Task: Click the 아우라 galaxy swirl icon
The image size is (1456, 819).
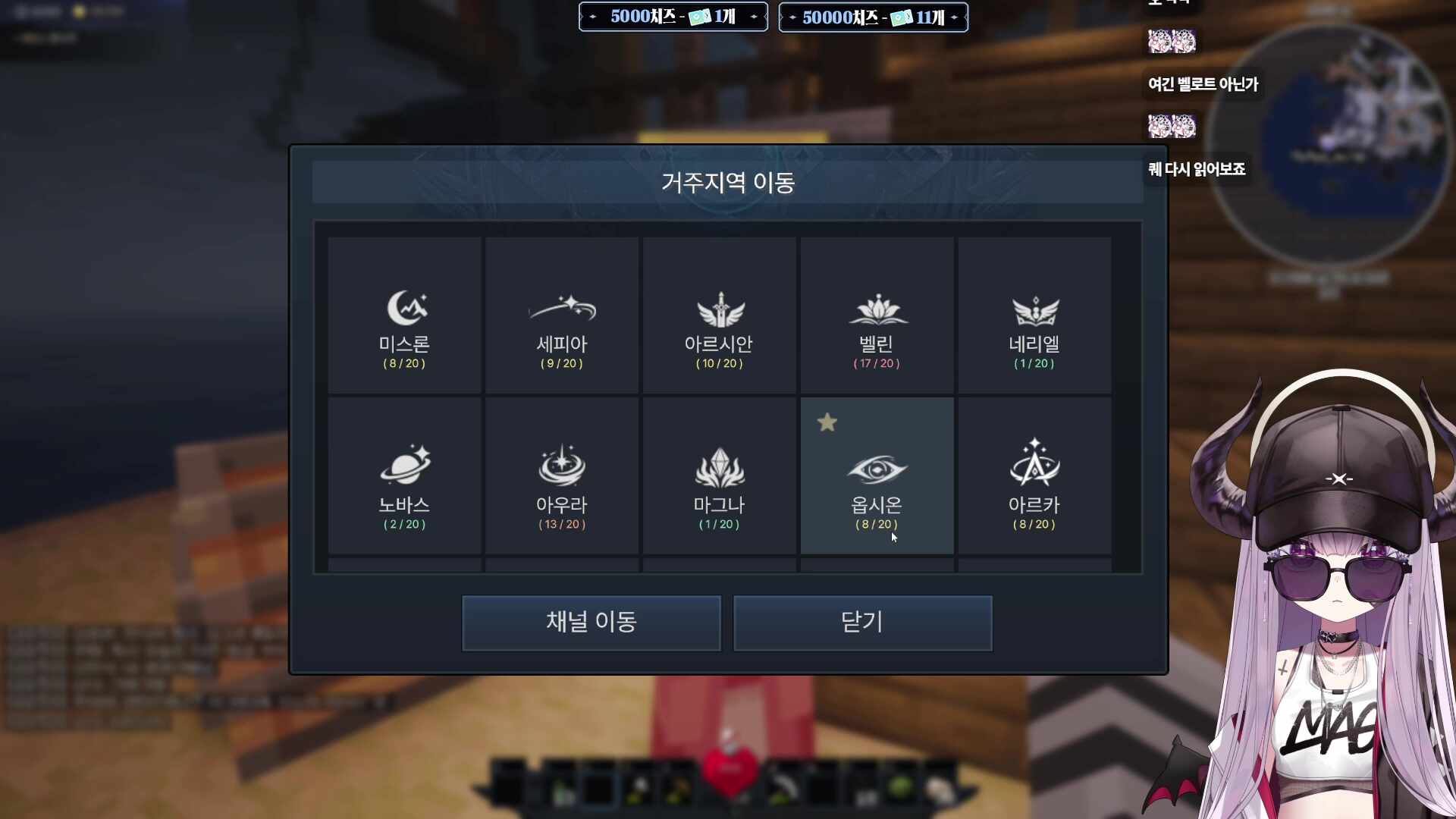Action: coord(561,468)
